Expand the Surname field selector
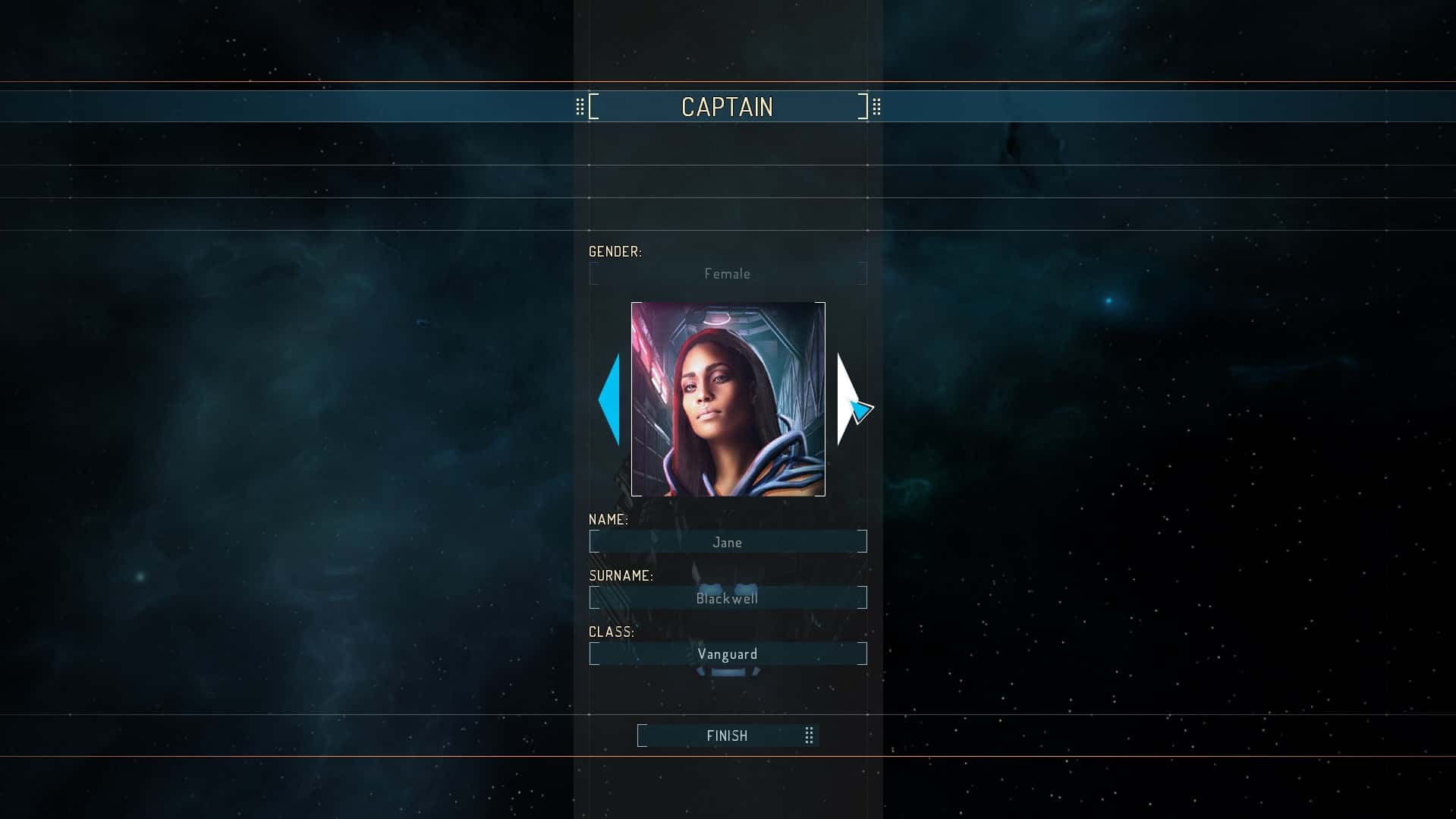1456x819 pixels. click(727, 598)
